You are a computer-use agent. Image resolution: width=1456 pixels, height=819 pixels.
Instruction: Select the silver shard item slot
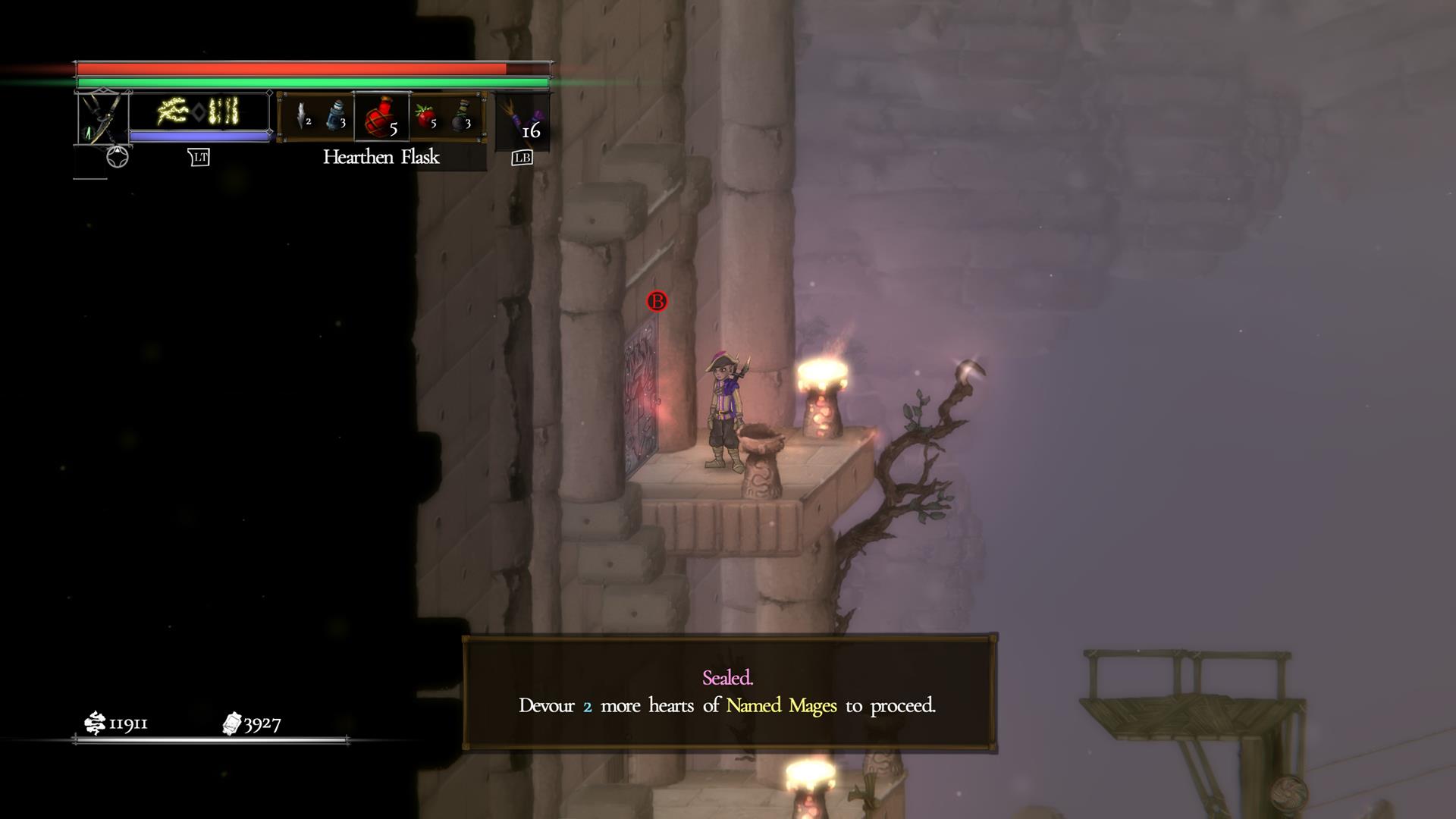303,117
